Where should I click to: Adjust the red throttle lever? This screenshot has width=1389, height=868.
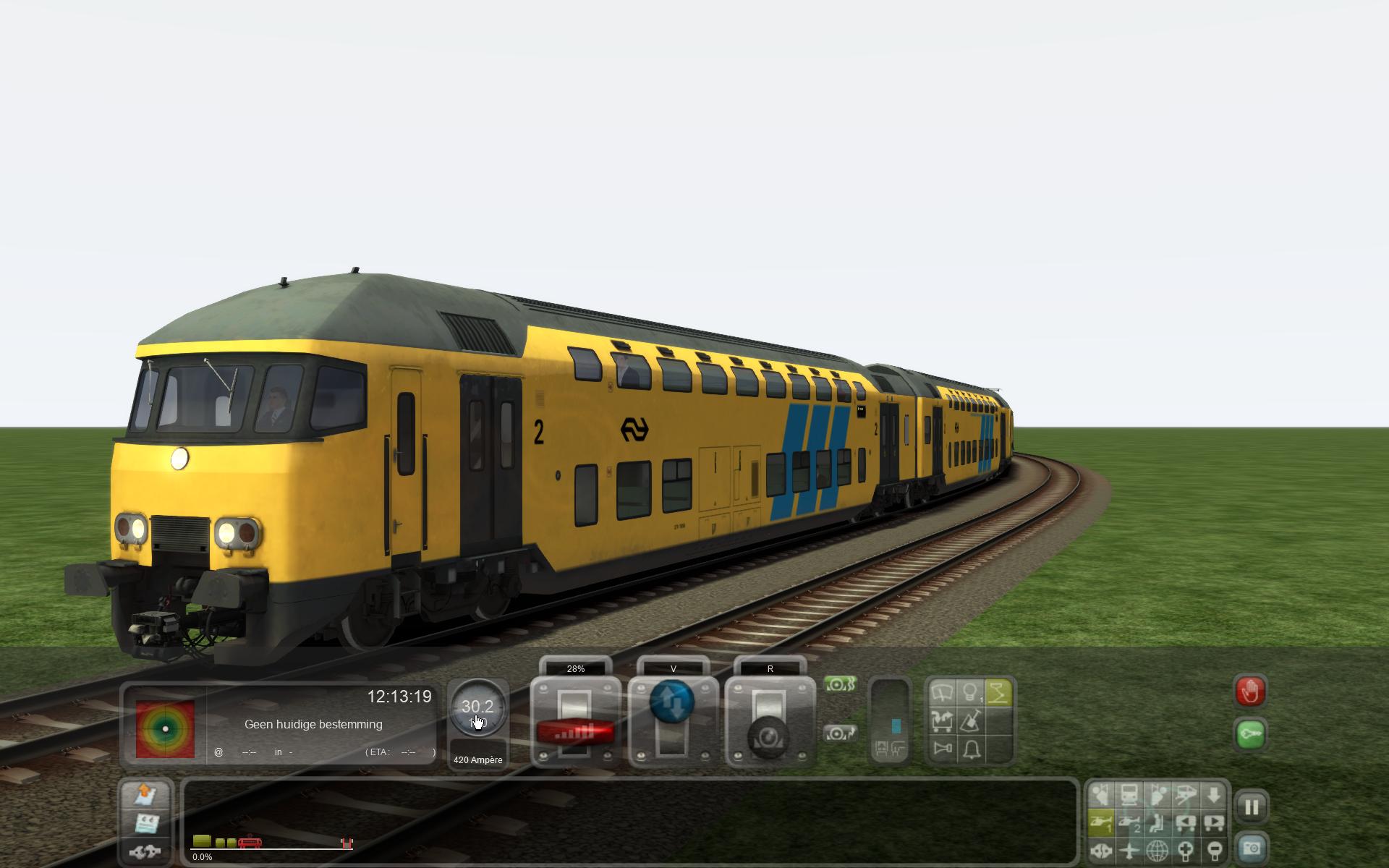(575, 732)
